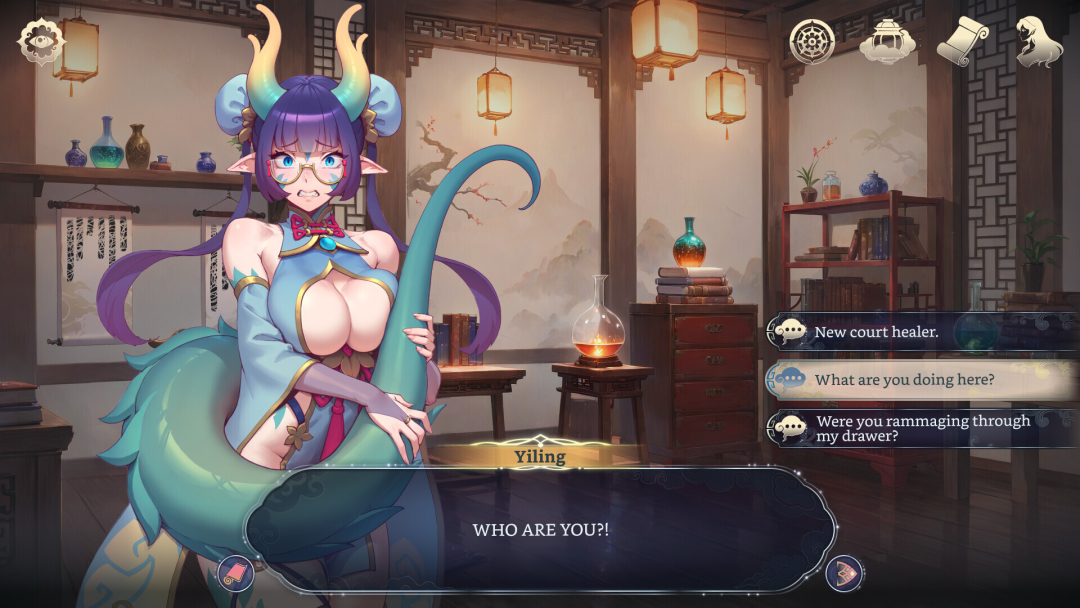Click the eye icon to hide the interface

coord(41,42)
